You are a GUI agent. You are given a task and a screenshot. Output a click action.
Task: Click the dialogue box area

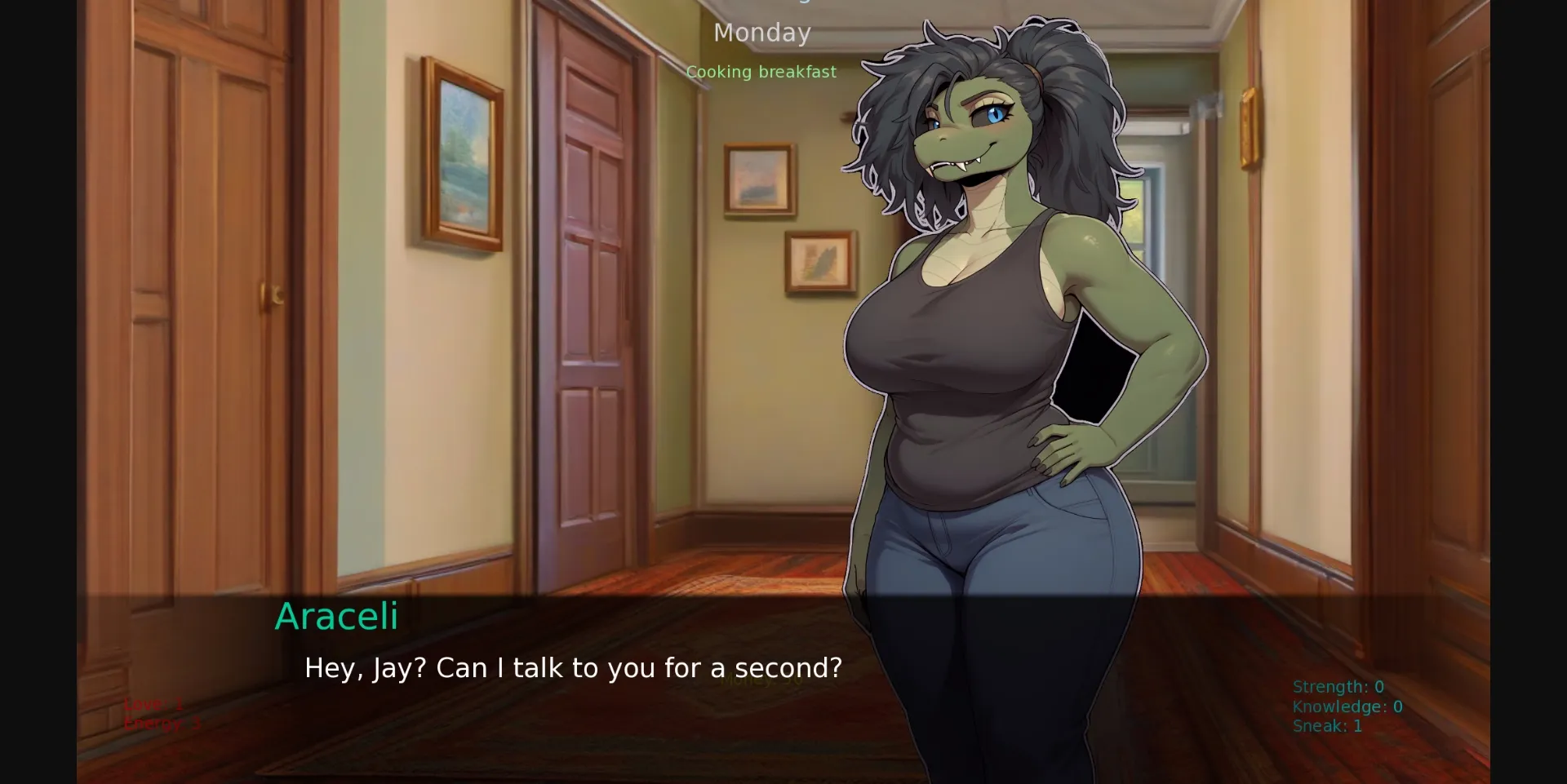(x=783, y=685)
